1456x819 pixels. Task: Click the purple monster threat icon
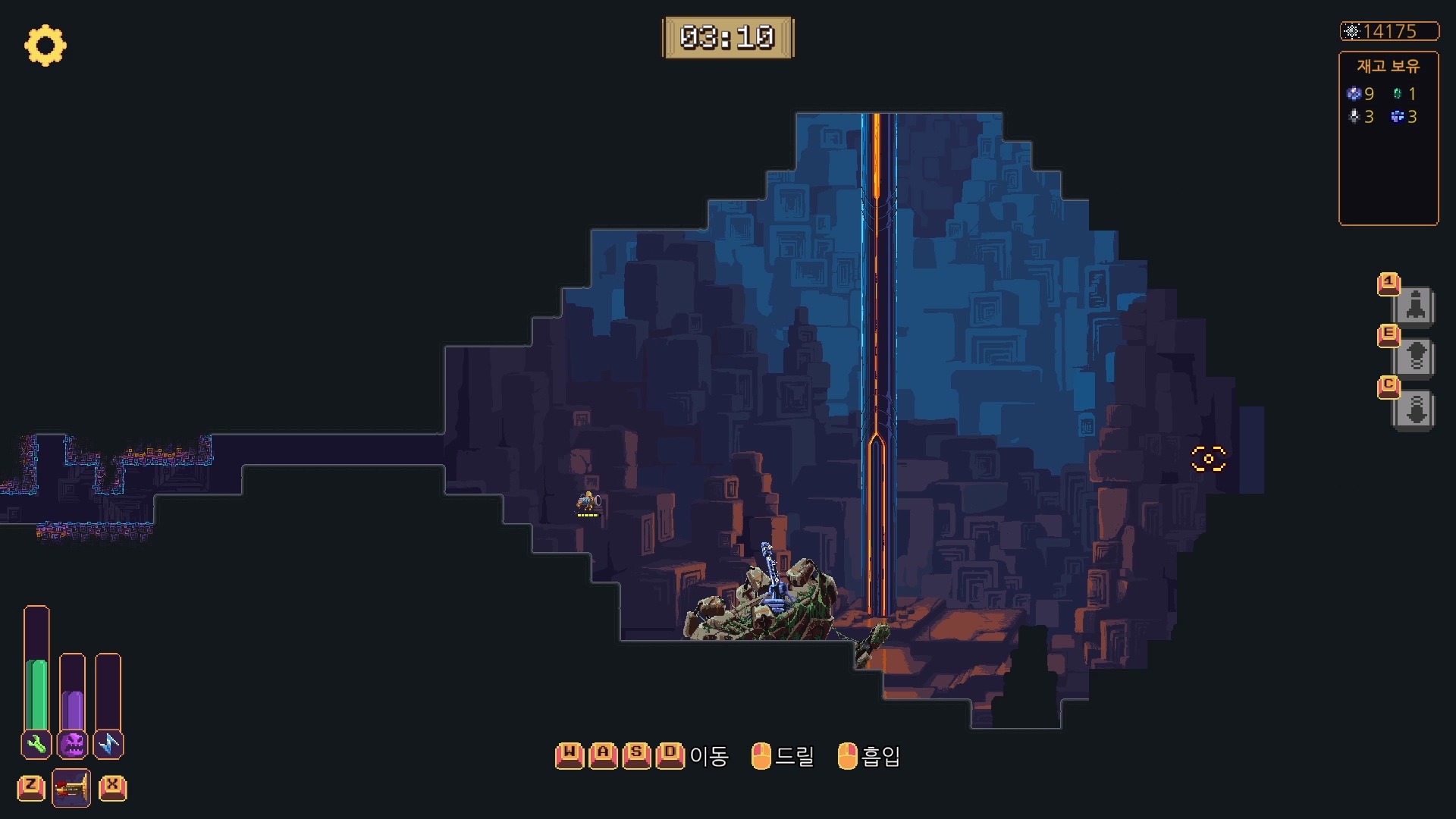pos(73,744)
